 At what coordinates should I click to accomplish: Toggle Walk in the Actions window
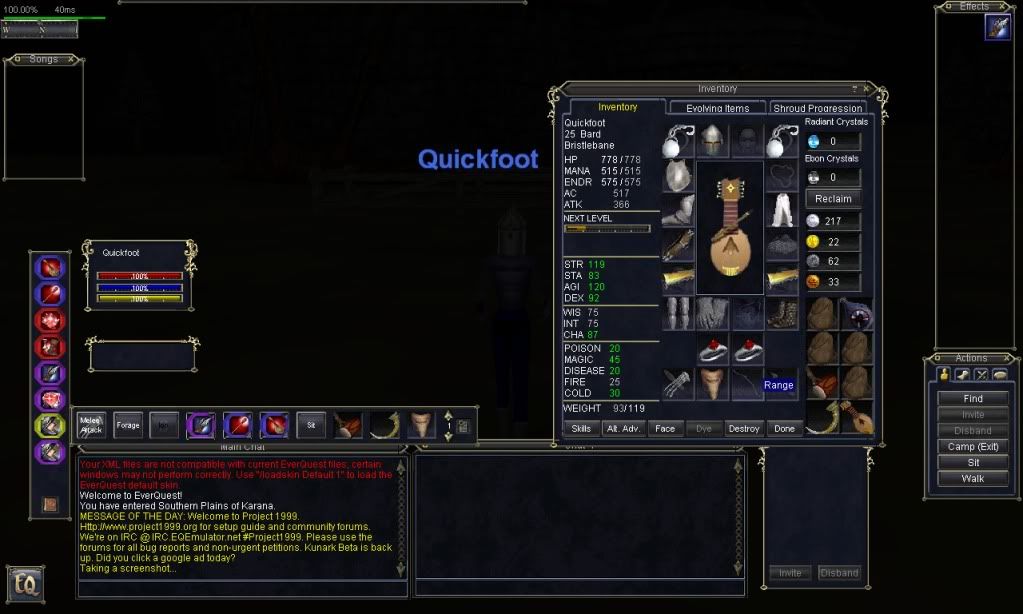[x=973, y=478]
